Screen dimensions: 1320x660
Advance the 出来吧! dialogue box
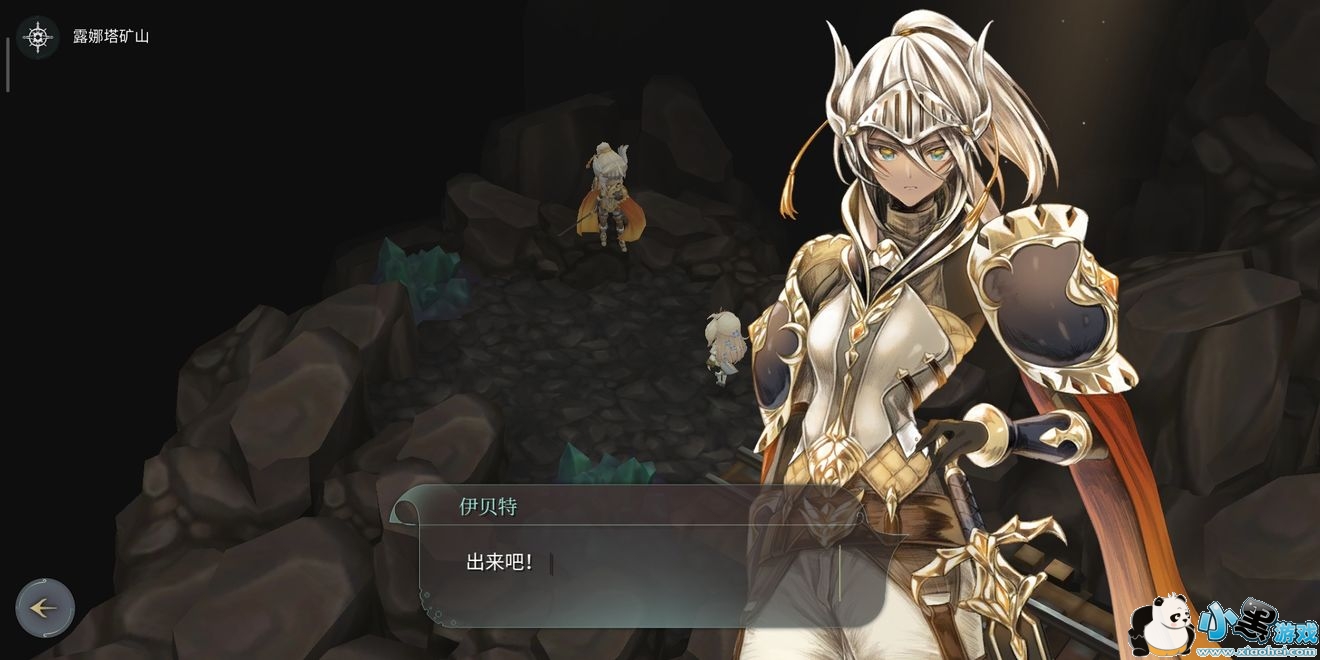640,563
